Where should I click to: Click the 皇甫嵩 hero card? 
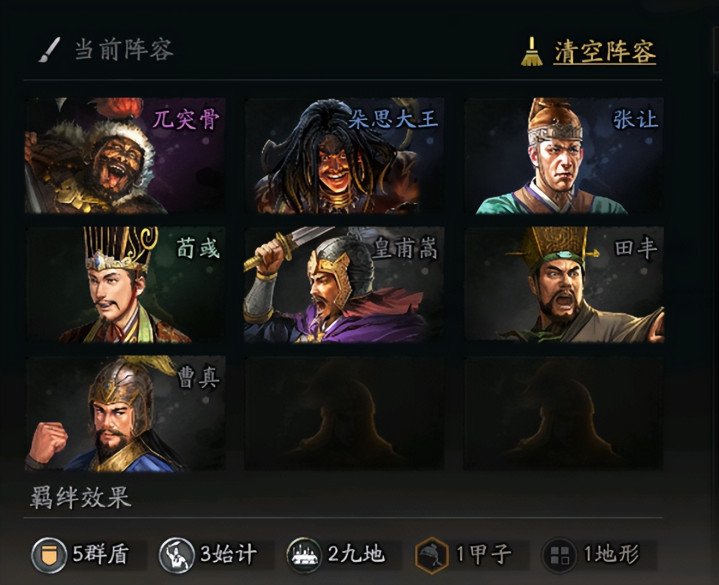point(345,285)
